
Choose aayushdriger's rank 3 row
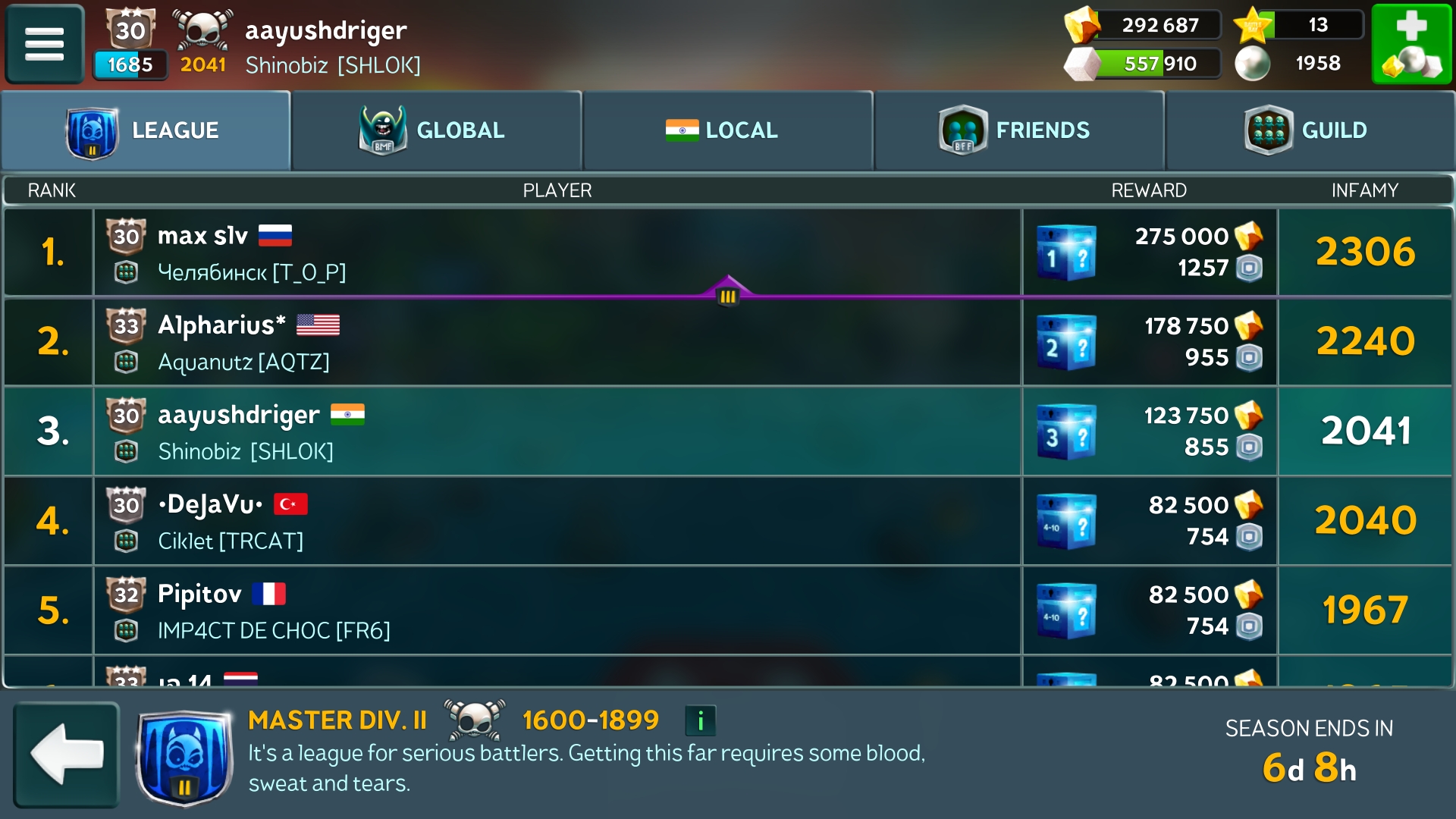point(557,431)
